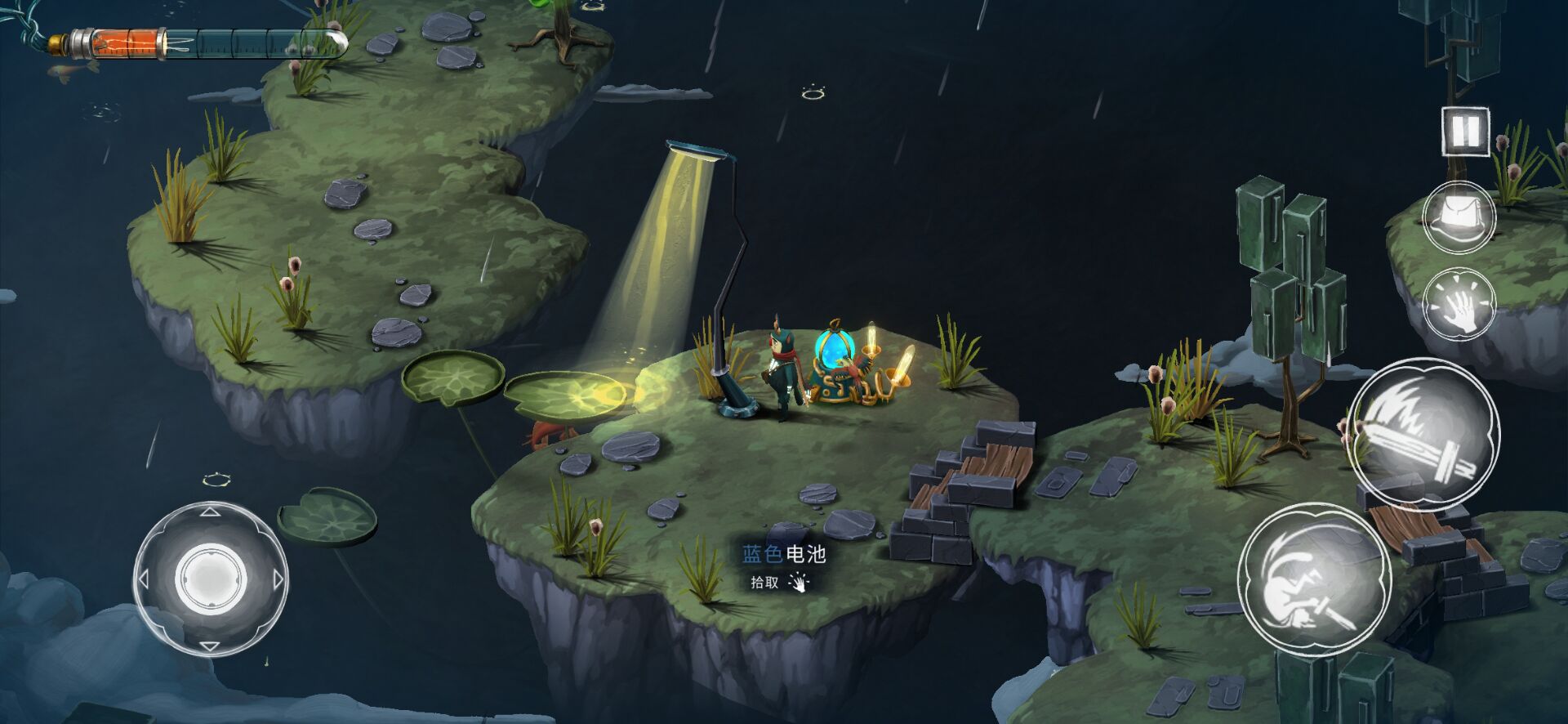Tap the open hand interact button
Viewport: 1568px width, 724px height.
(1459, 305)
